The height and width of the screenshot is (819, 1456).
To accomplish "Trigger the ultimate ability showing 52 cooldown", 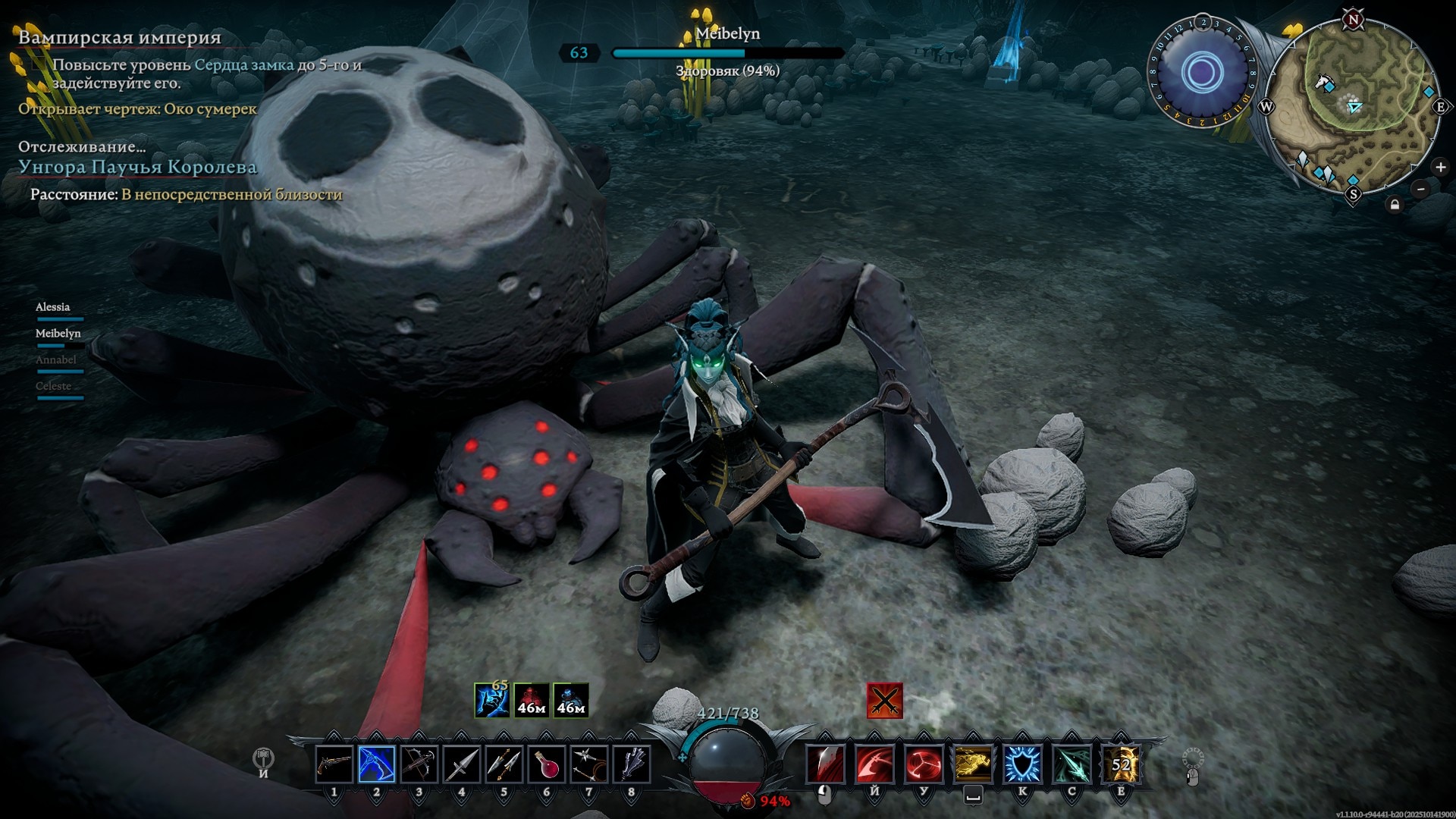I will click(x=1121, y=764).
